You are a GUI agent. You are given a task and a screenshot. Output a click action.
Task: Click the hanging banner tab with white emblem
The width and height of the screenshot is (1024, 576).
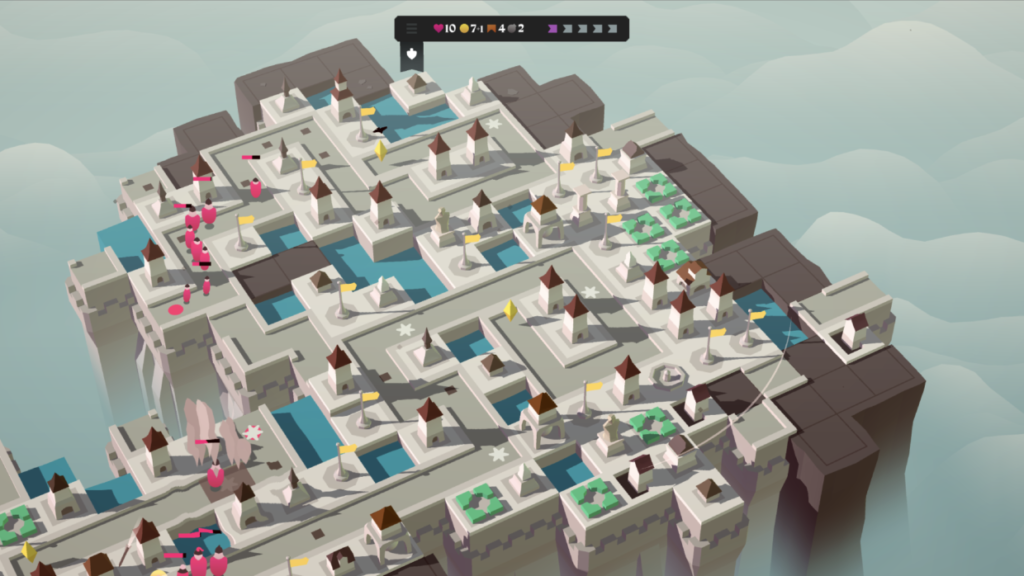click(412, 55)
